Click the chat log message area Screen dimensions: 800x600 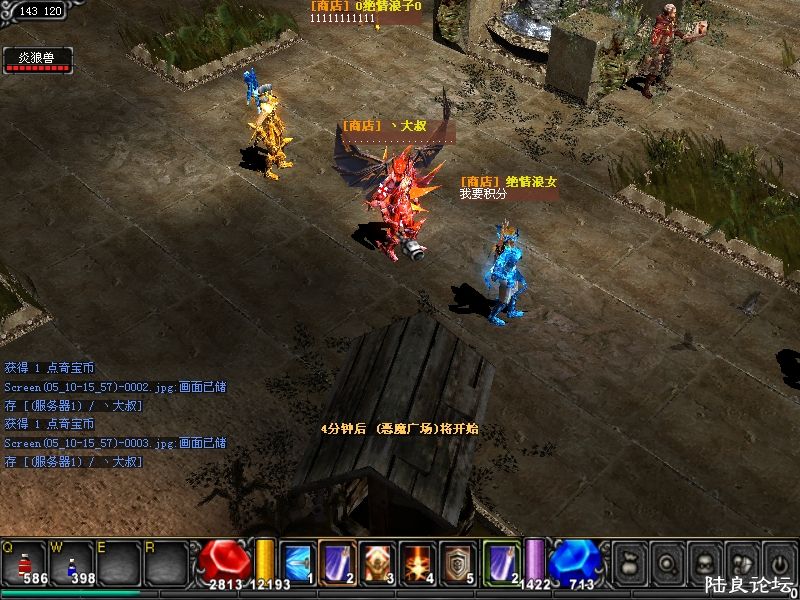(115, 415)
